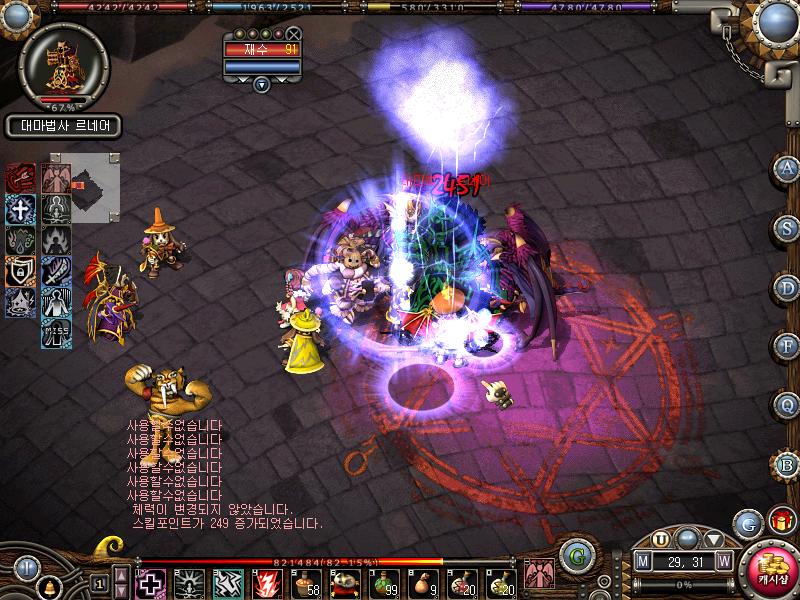
Task: Close the 재수 target panel
Action: click(293, 33)
